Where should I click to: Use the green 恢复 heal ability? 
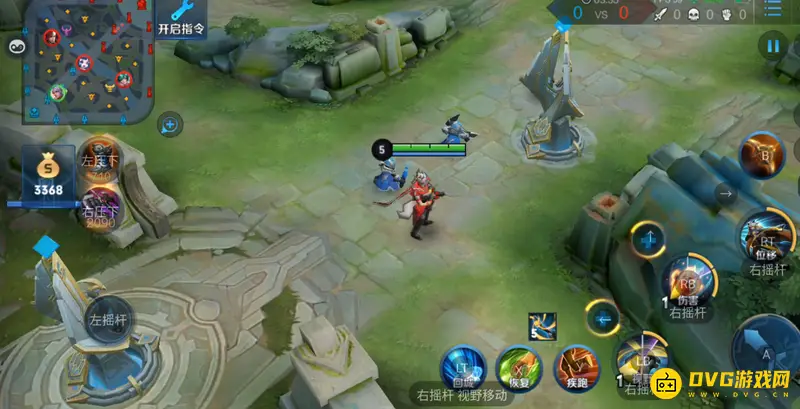[518, 366]
